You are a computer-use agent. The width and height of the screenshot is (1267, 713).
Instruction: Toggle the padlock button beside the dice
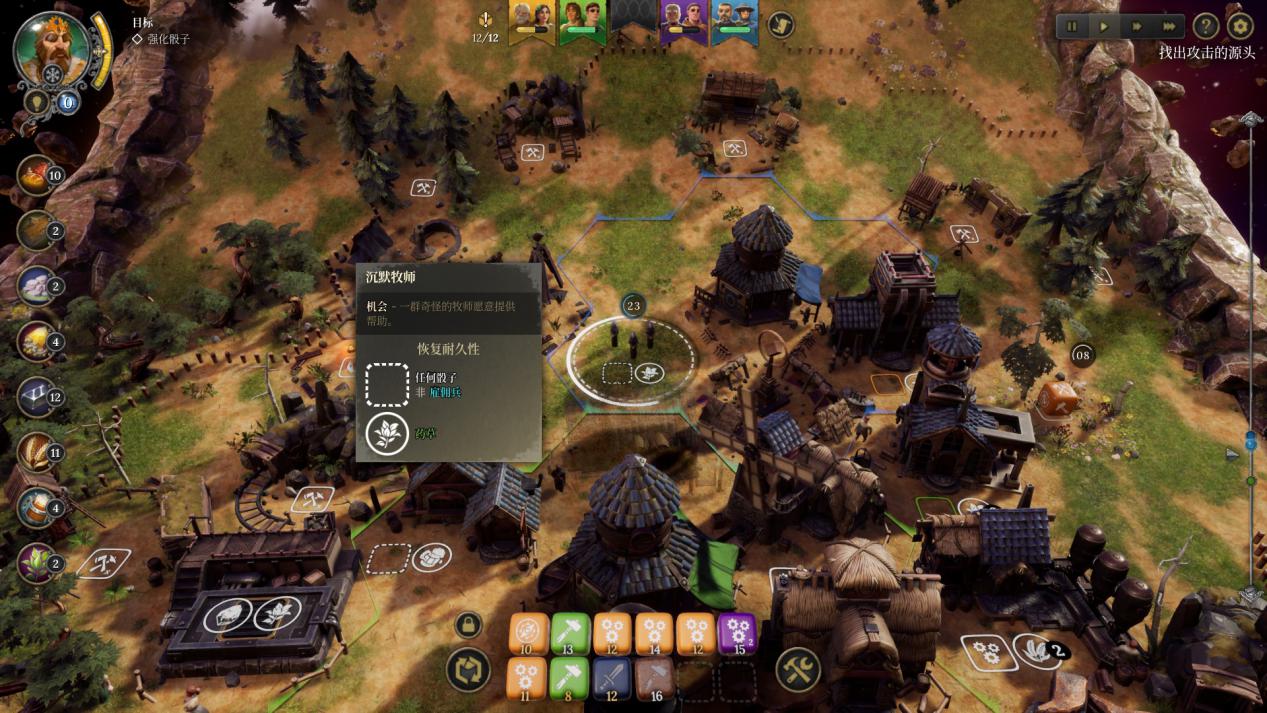468,626
